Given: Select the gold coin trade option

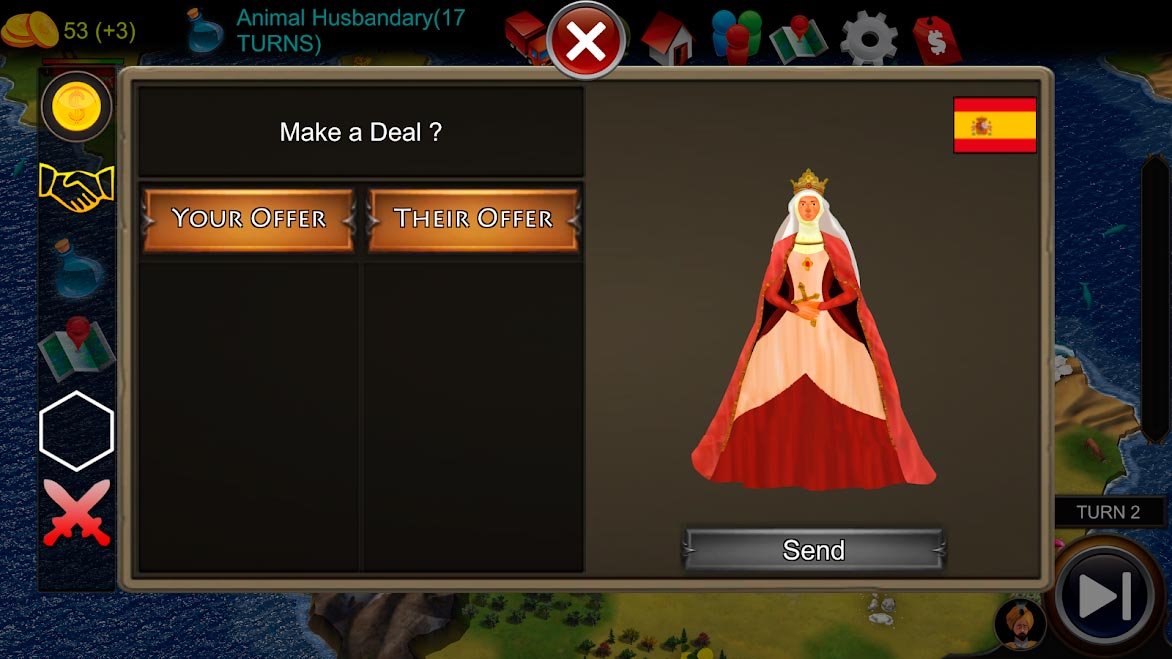Looking at the screenshot, I should (76, 106).
